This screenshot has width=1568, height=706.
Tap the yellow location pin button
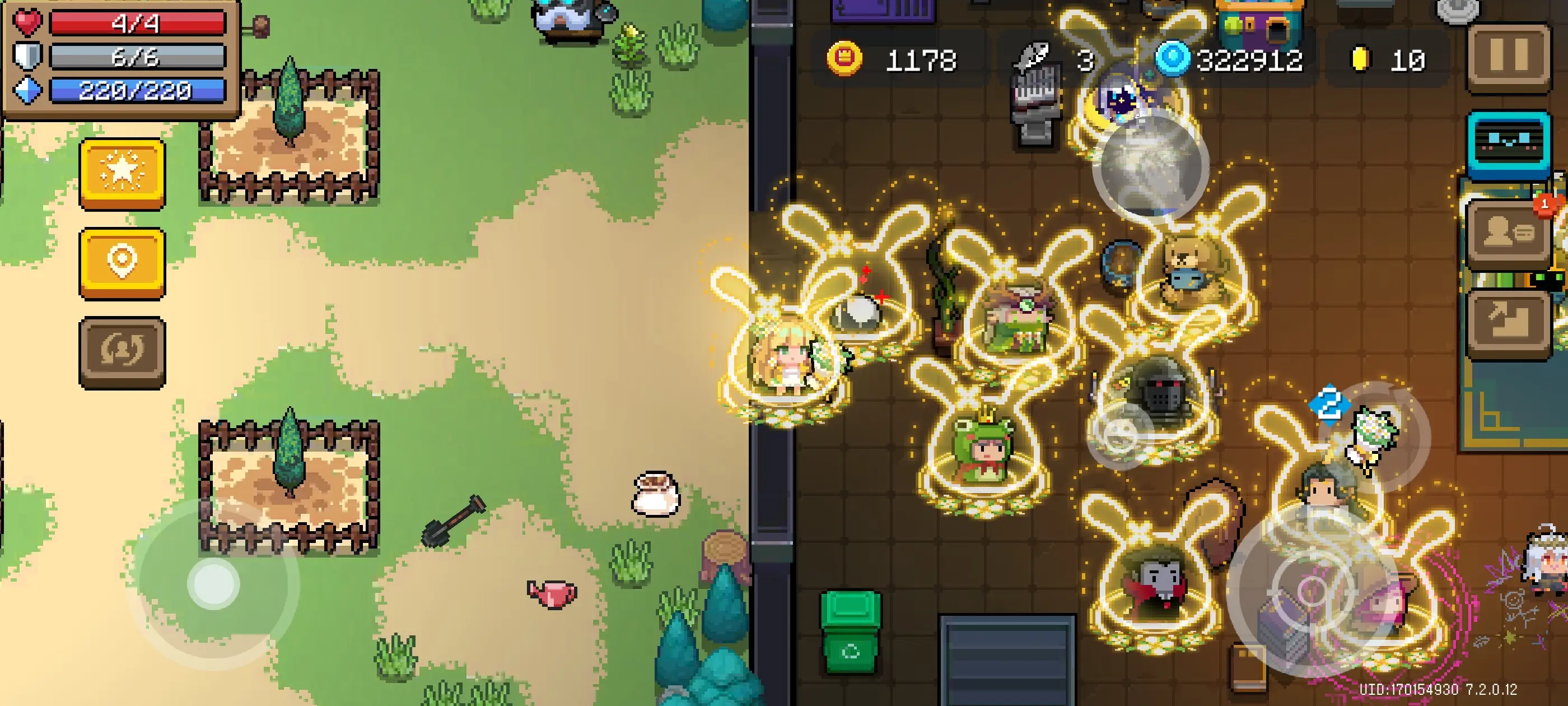(x=122, y=263)
